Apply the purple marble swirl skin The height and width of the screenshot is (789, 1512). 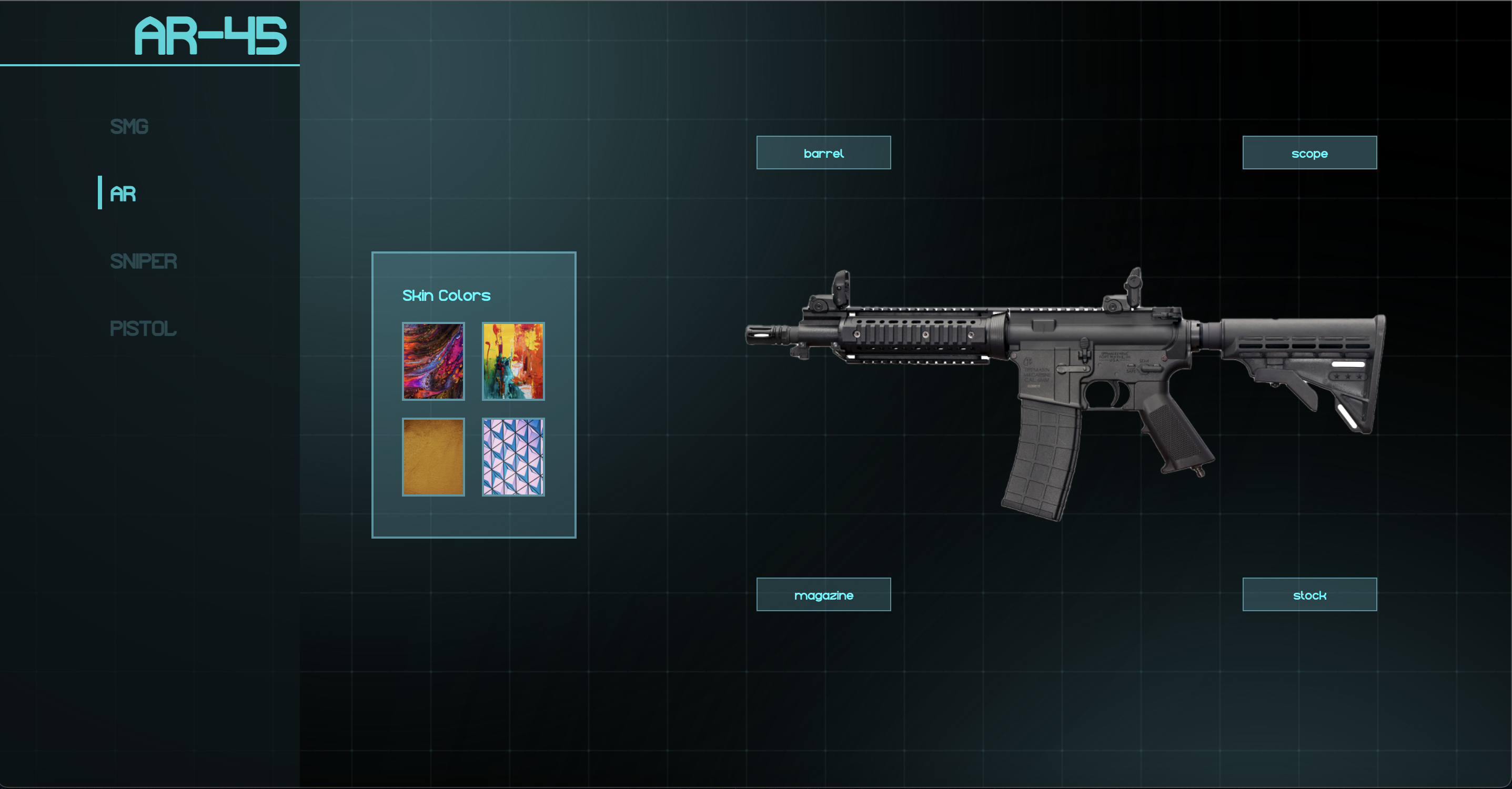pos(433,362)
